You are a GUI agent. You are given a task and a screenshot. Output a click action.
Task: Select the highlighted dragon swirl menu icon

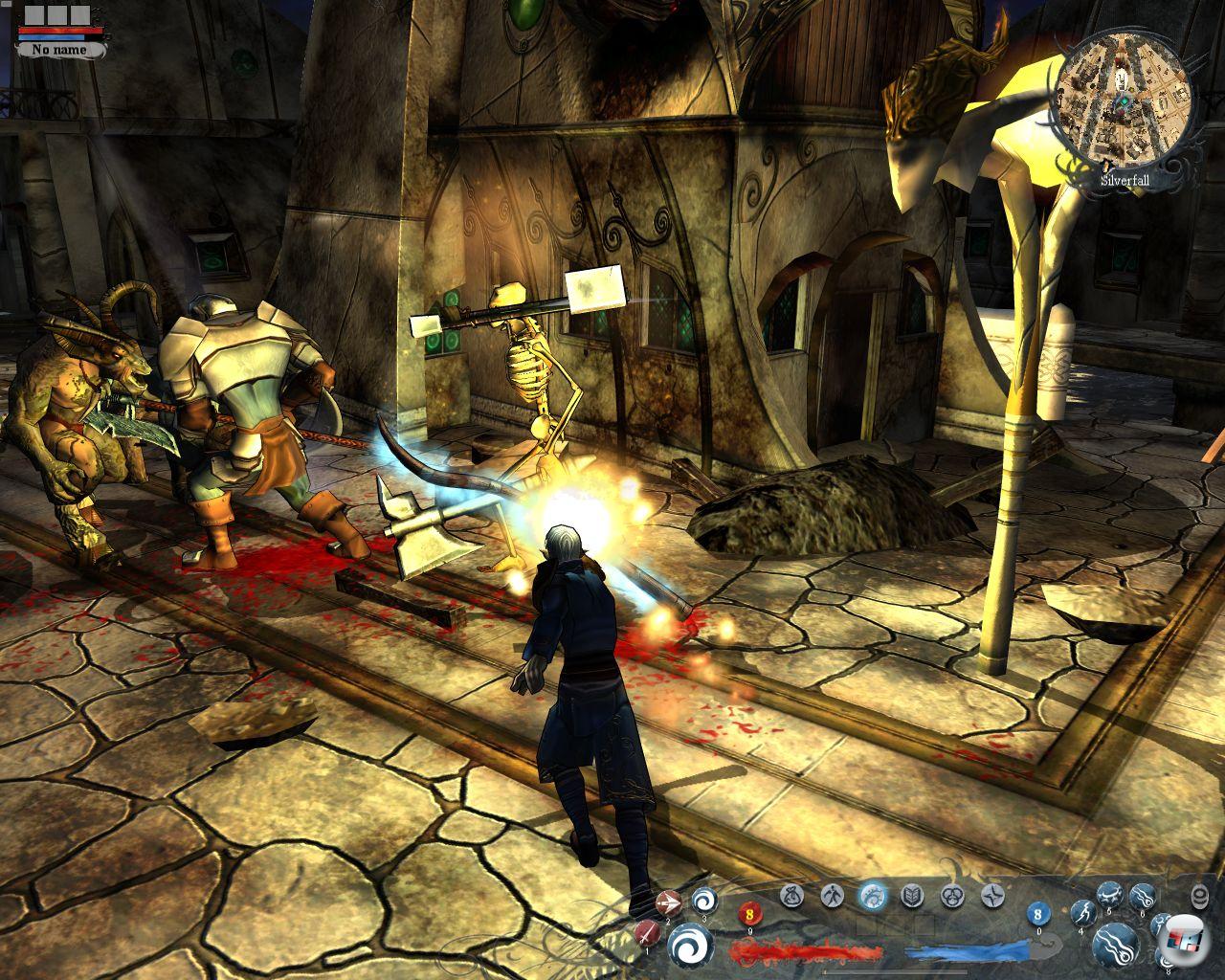tap(872, 896)
